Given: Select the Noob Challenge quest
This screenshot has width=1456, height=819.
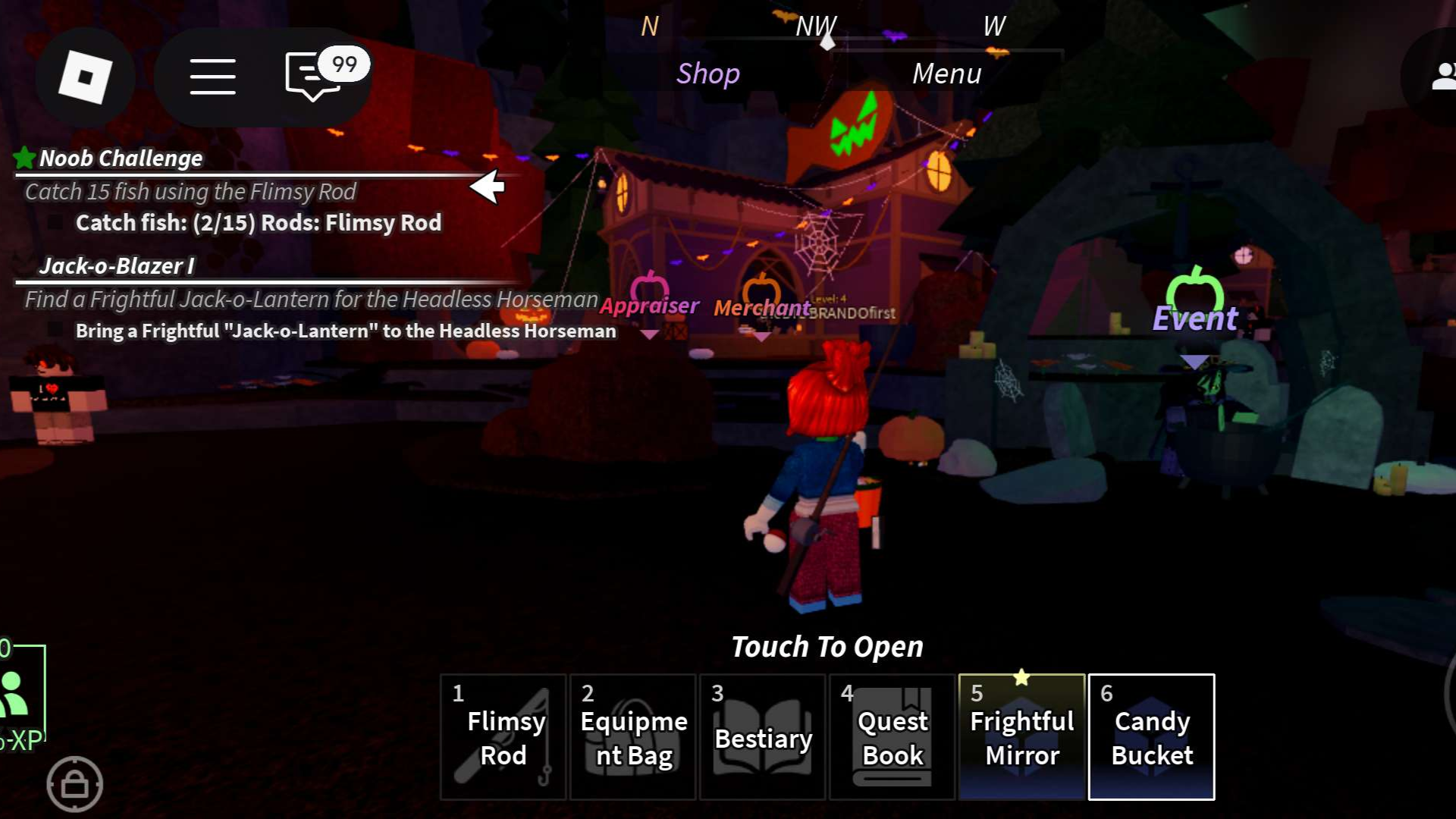Looking at the screenshot, I should [121, 158].
